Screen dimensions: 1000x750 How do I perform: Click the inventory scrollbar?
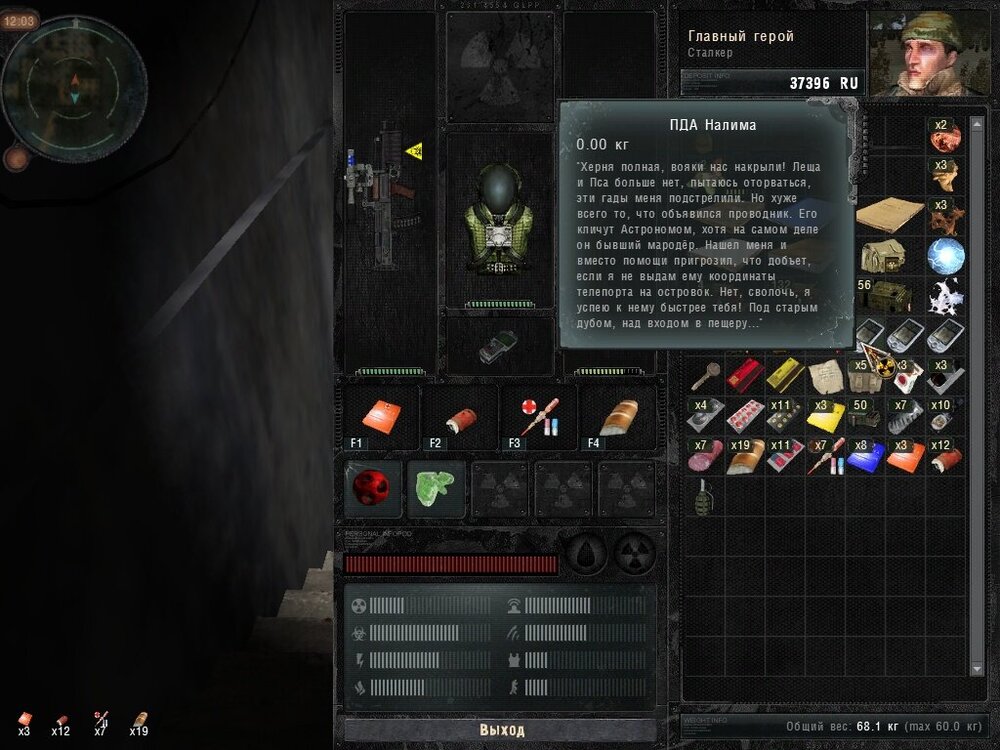coord(977,400)
